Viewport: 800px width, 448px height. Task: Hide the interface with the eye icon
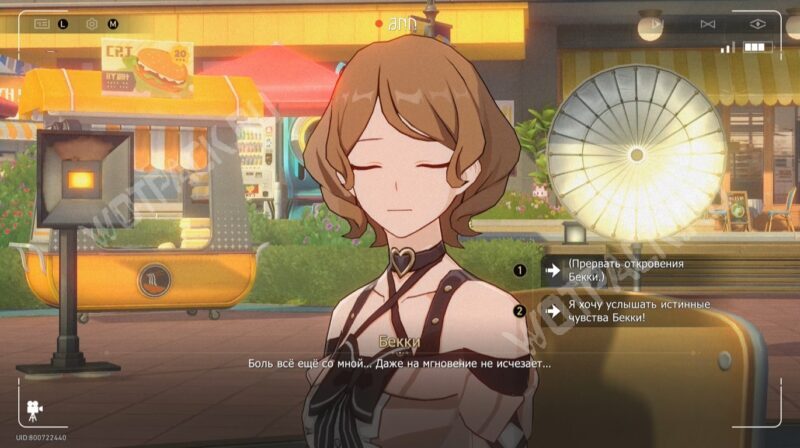757,22
